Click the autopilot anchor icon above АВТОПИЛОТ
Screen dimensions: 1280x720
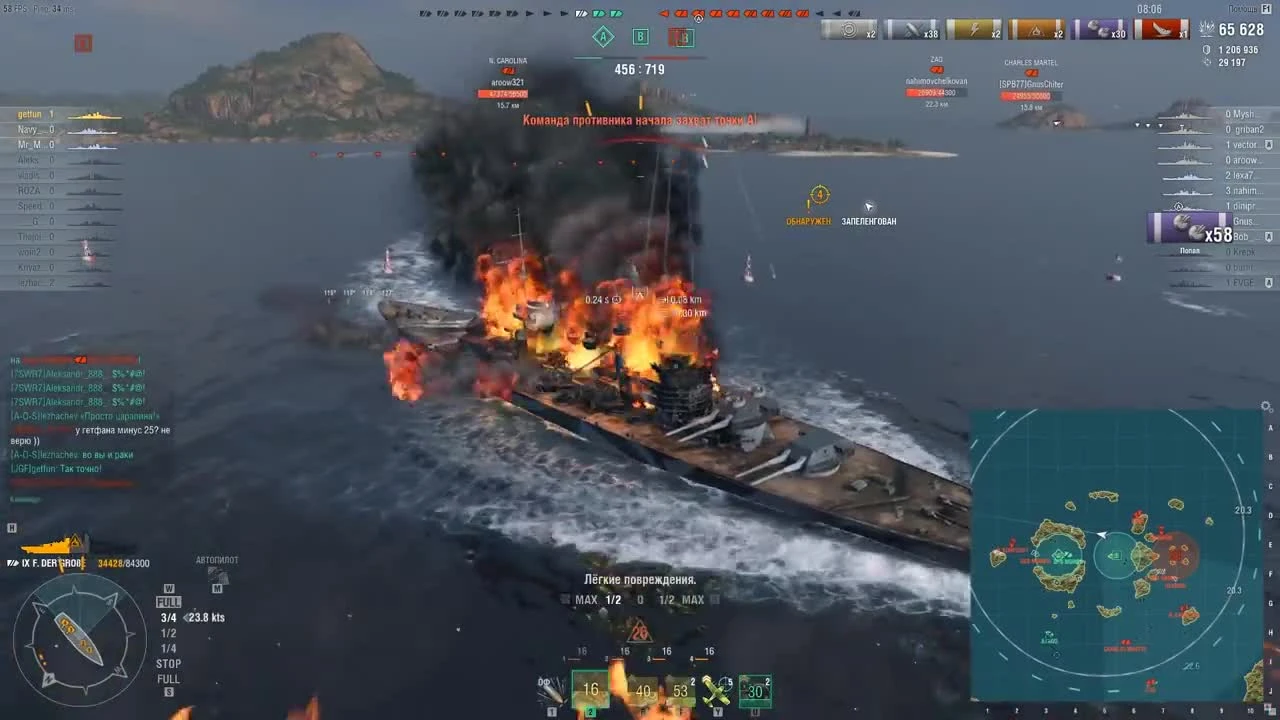point(217,571)
